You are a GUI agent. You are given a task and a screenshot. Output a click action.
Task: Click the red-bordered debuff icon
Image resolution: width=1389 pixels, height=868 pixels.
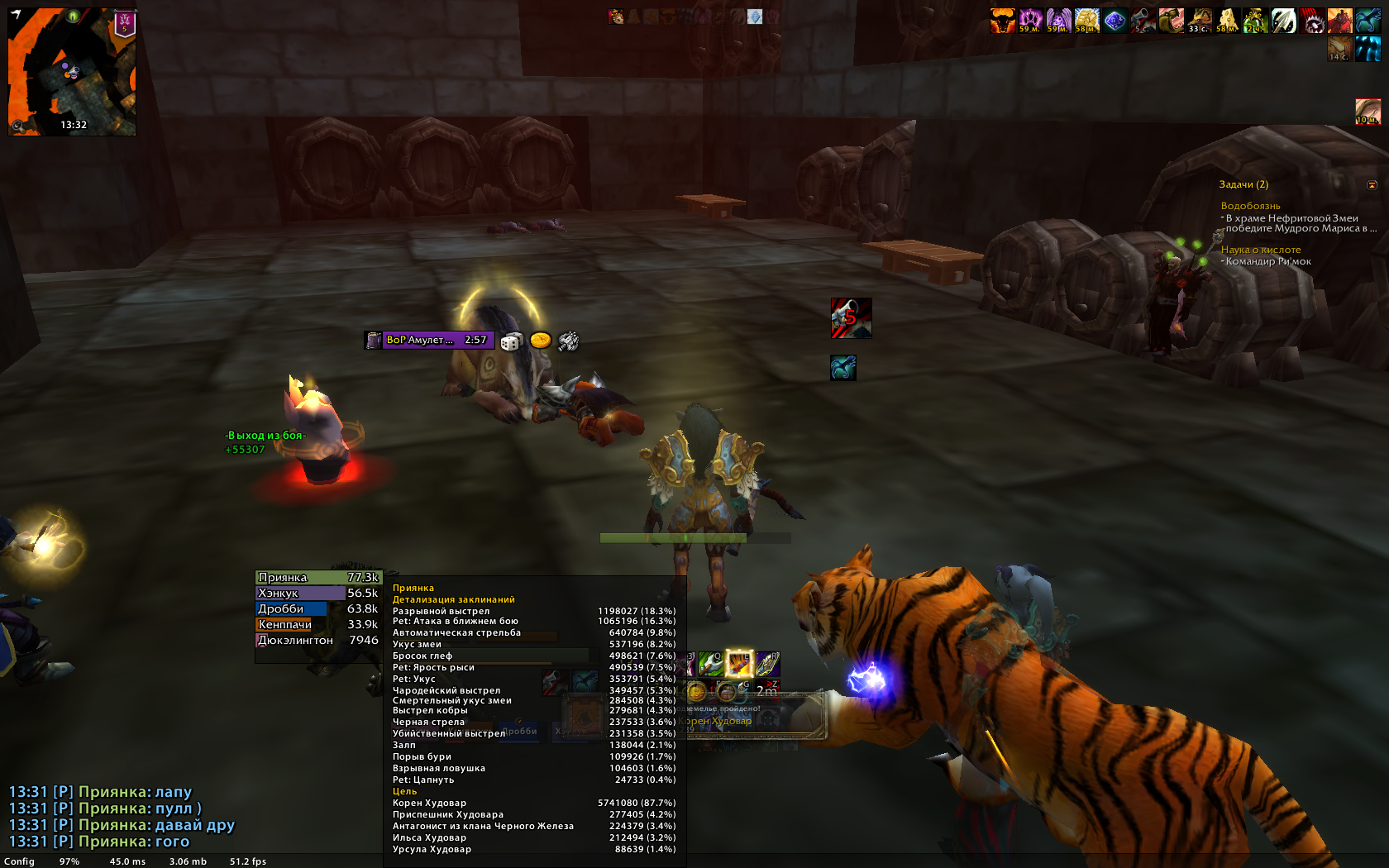(x=1368, y=112)
